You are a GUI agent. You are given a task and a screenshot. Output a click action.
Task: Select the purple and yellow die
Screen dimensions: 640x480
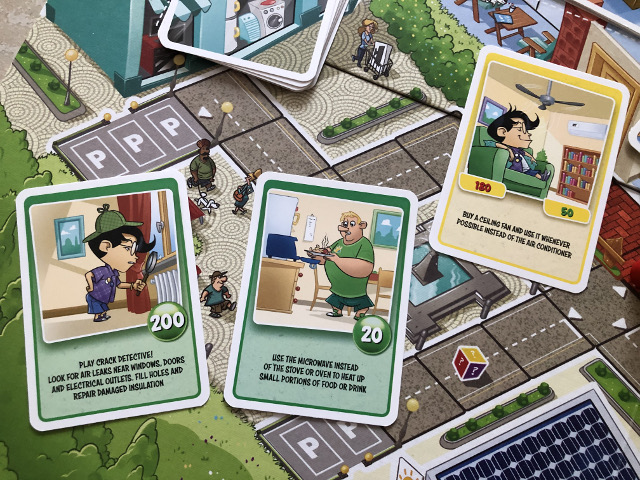tap(468, 363)
